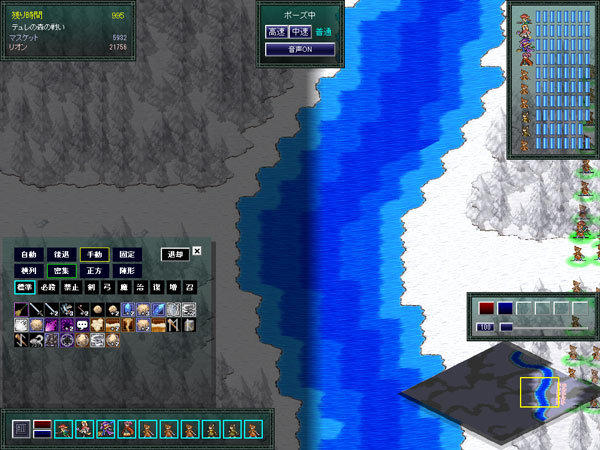Choose the 横列 line formation
This screenshot has width=600, height=450.
(29, 271)
